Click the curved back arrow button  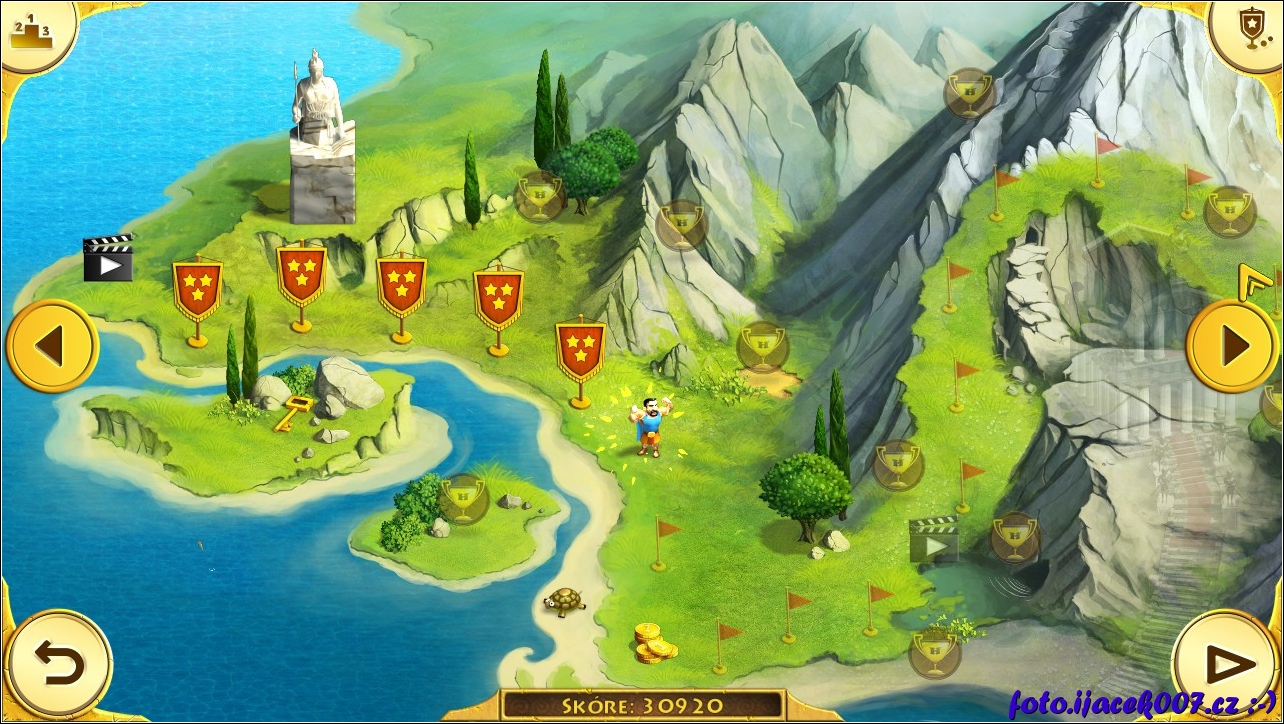[59, 664]
